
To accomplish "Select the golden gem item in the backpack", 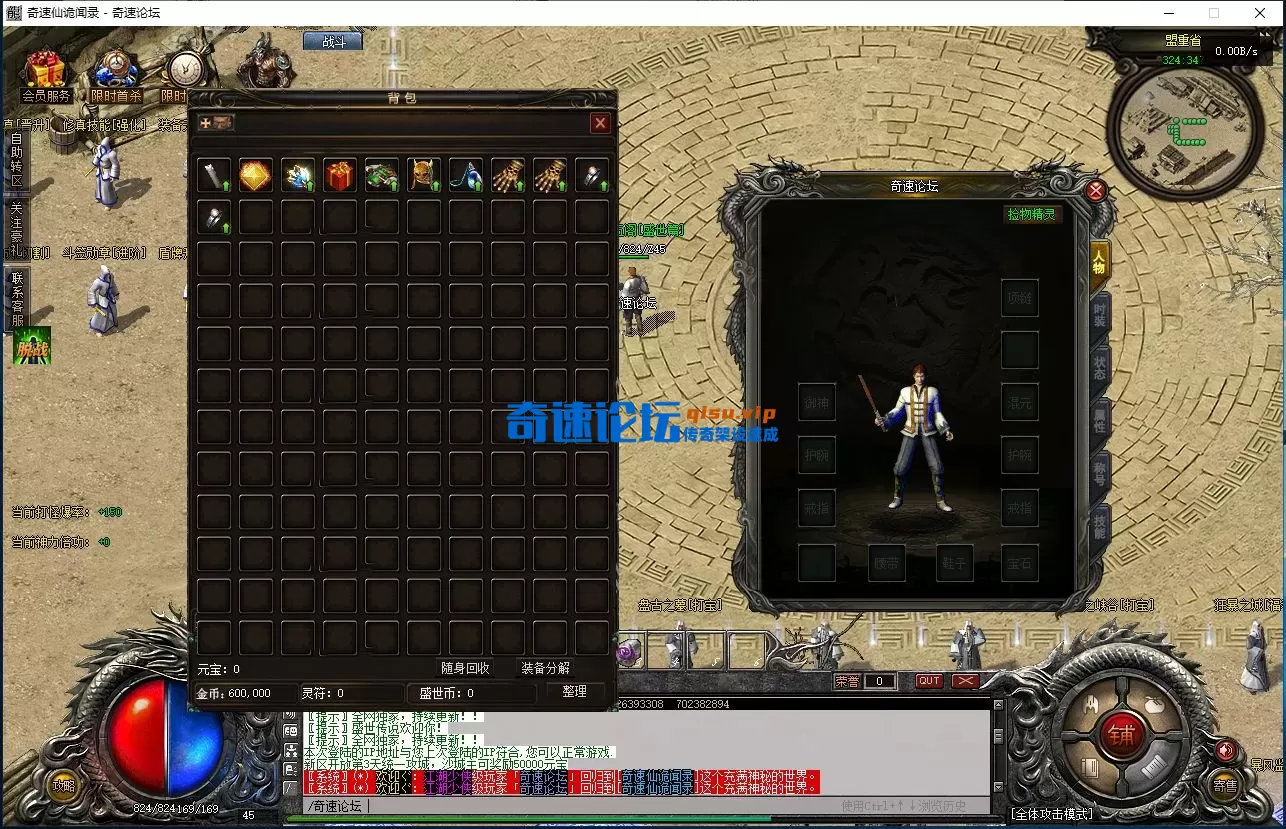I will (256, 173).
